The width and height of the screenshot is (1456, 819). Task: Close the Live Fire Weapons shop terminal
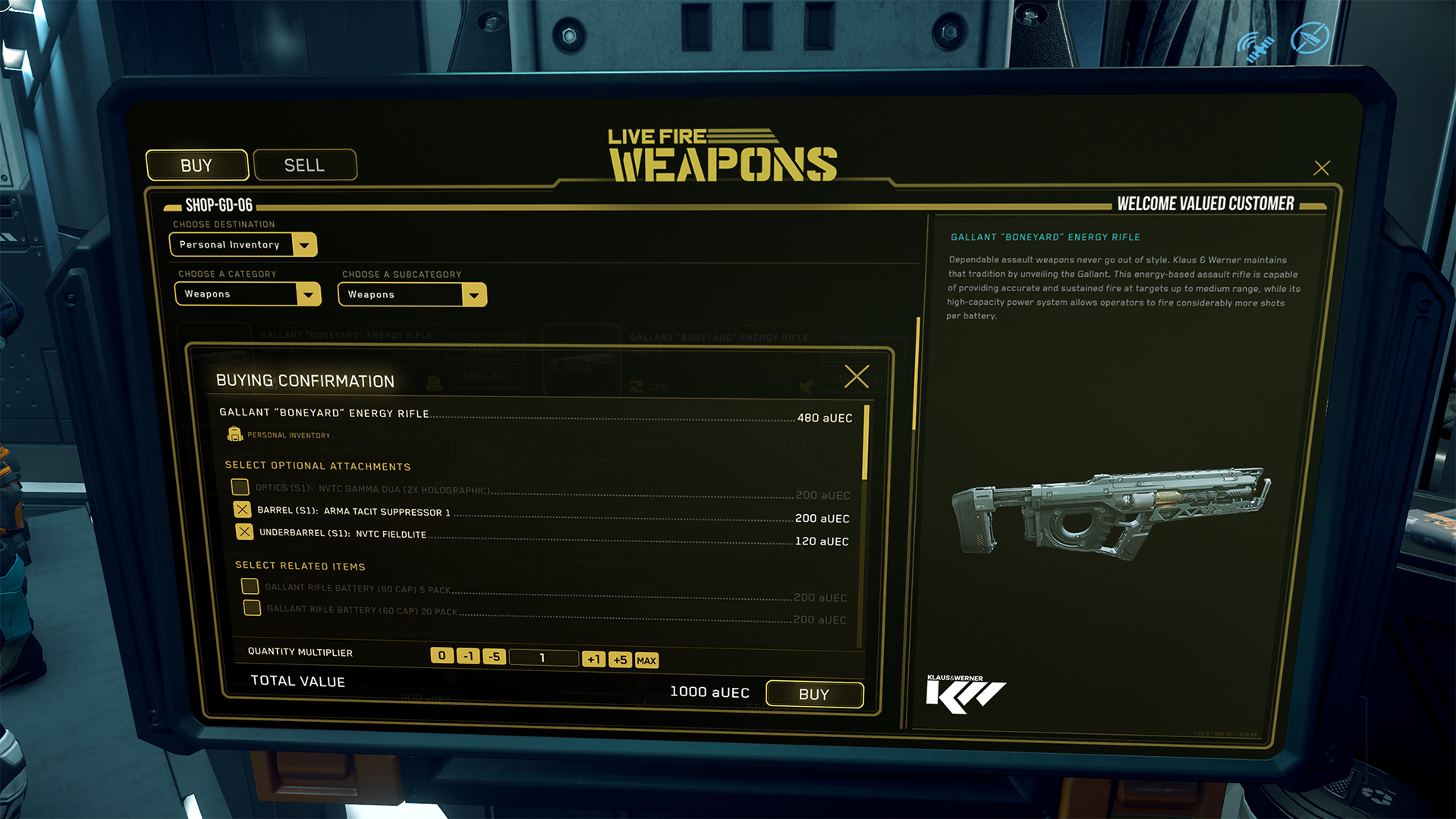click(1321, 168)
